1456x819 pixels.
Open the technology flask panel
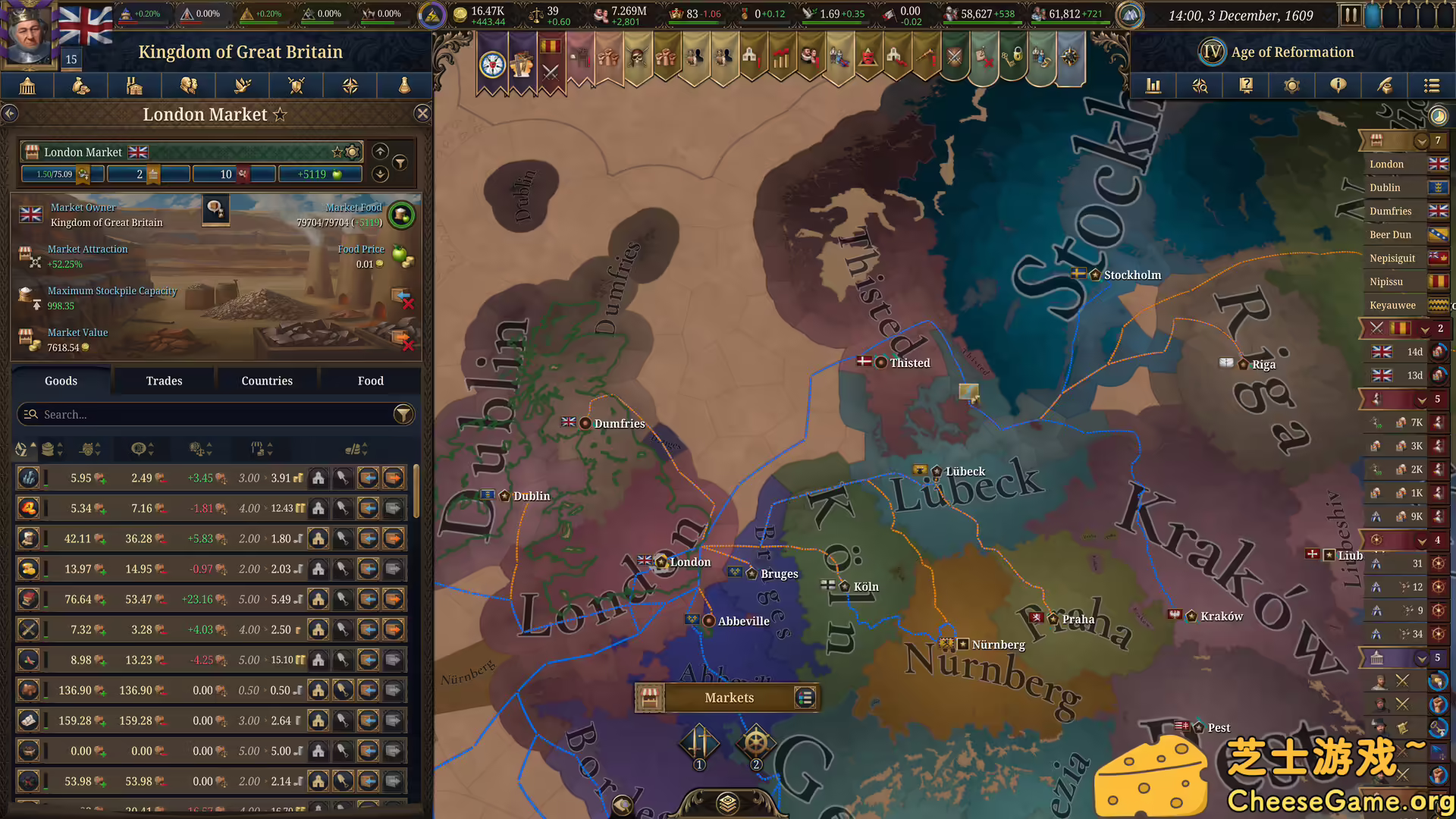403,86
